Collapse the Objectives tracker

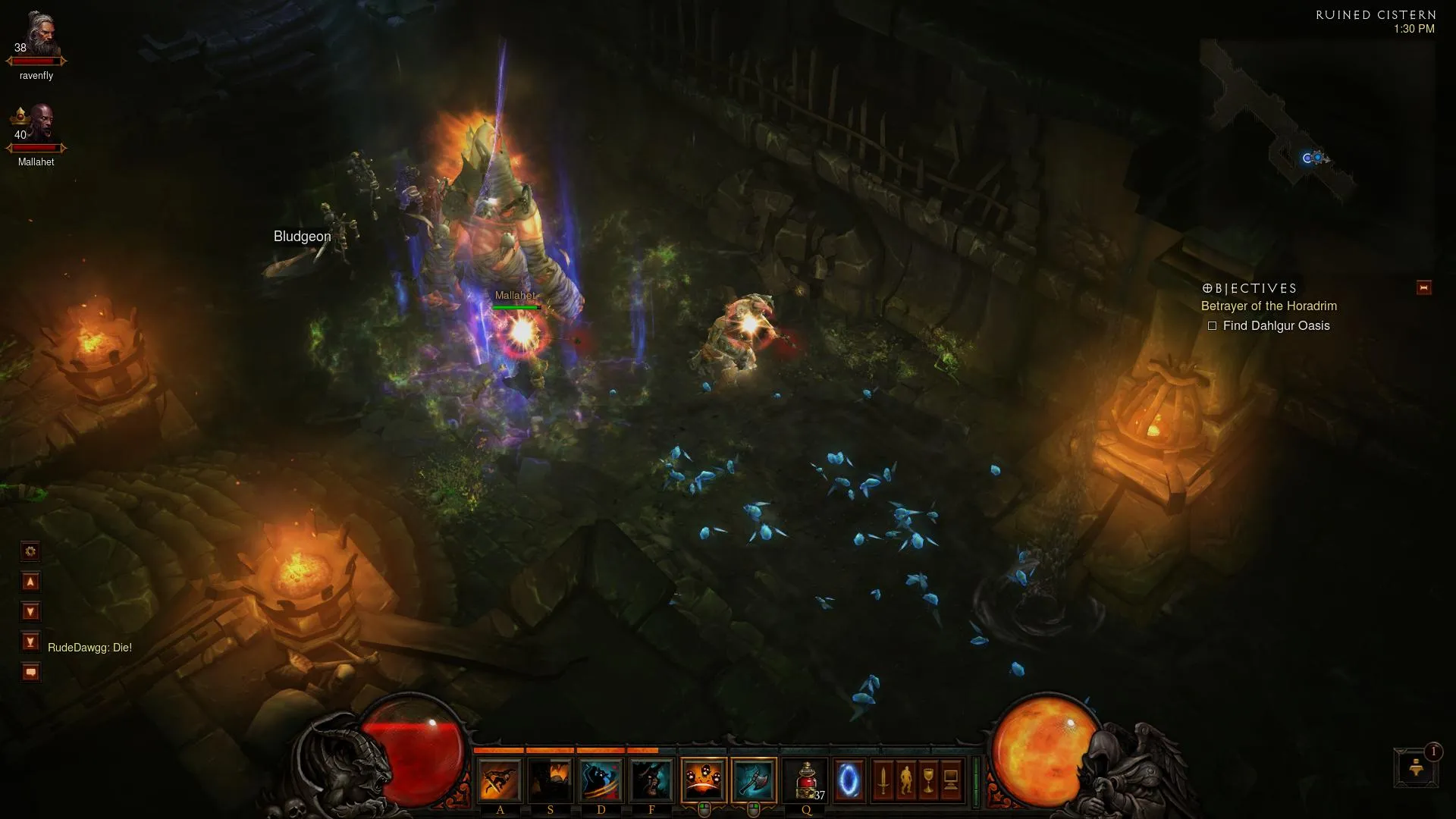tap(1423, 287)
